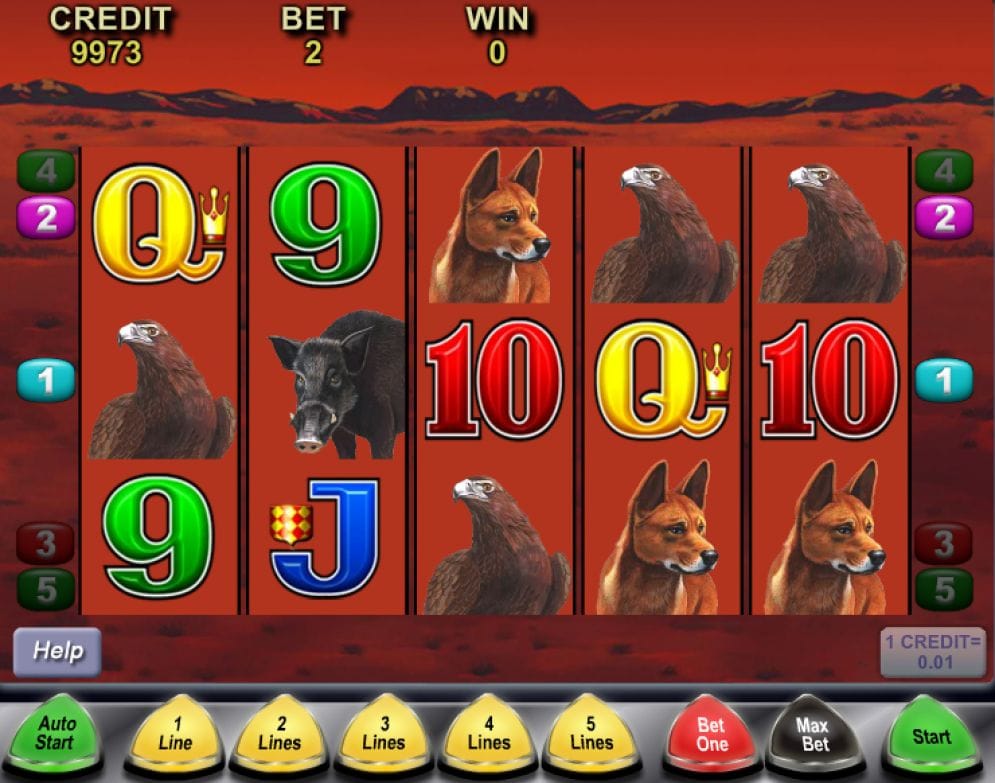Select the 4 Lines option
Image resolution: width=995 pixels, height=783 pixels.
(x=487, y=735)
